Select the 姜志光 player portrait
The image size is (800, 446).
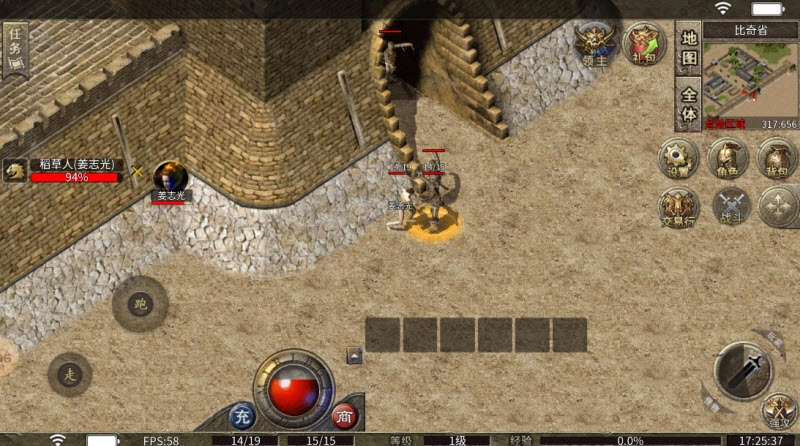pos(170,177)
